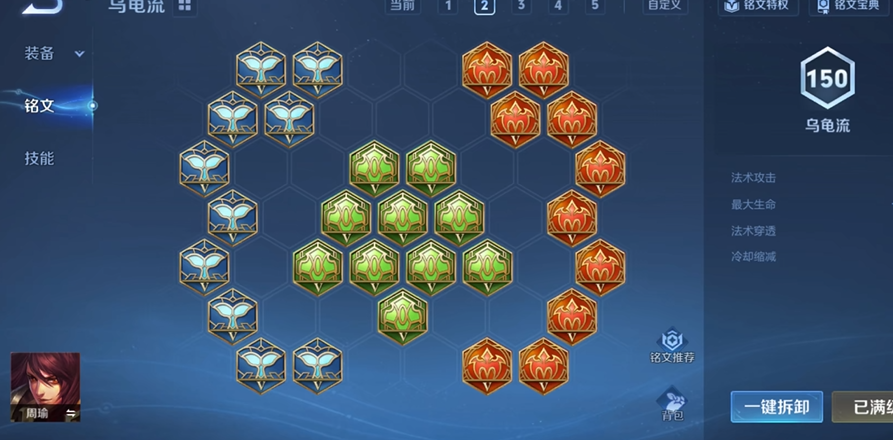Select the 当前 (current) page tab
Screen dimensions: 893x440
click(x=402, y=6)
